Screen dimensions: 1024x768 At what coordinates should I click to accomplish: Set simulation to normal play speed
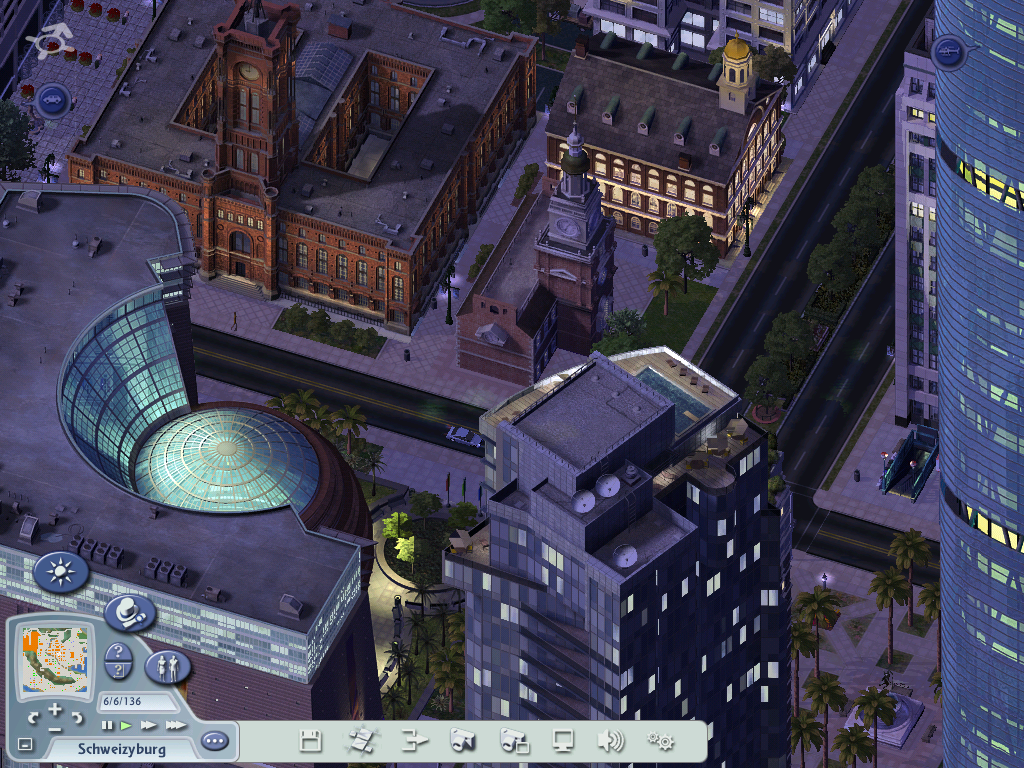[x=126, y=725]
